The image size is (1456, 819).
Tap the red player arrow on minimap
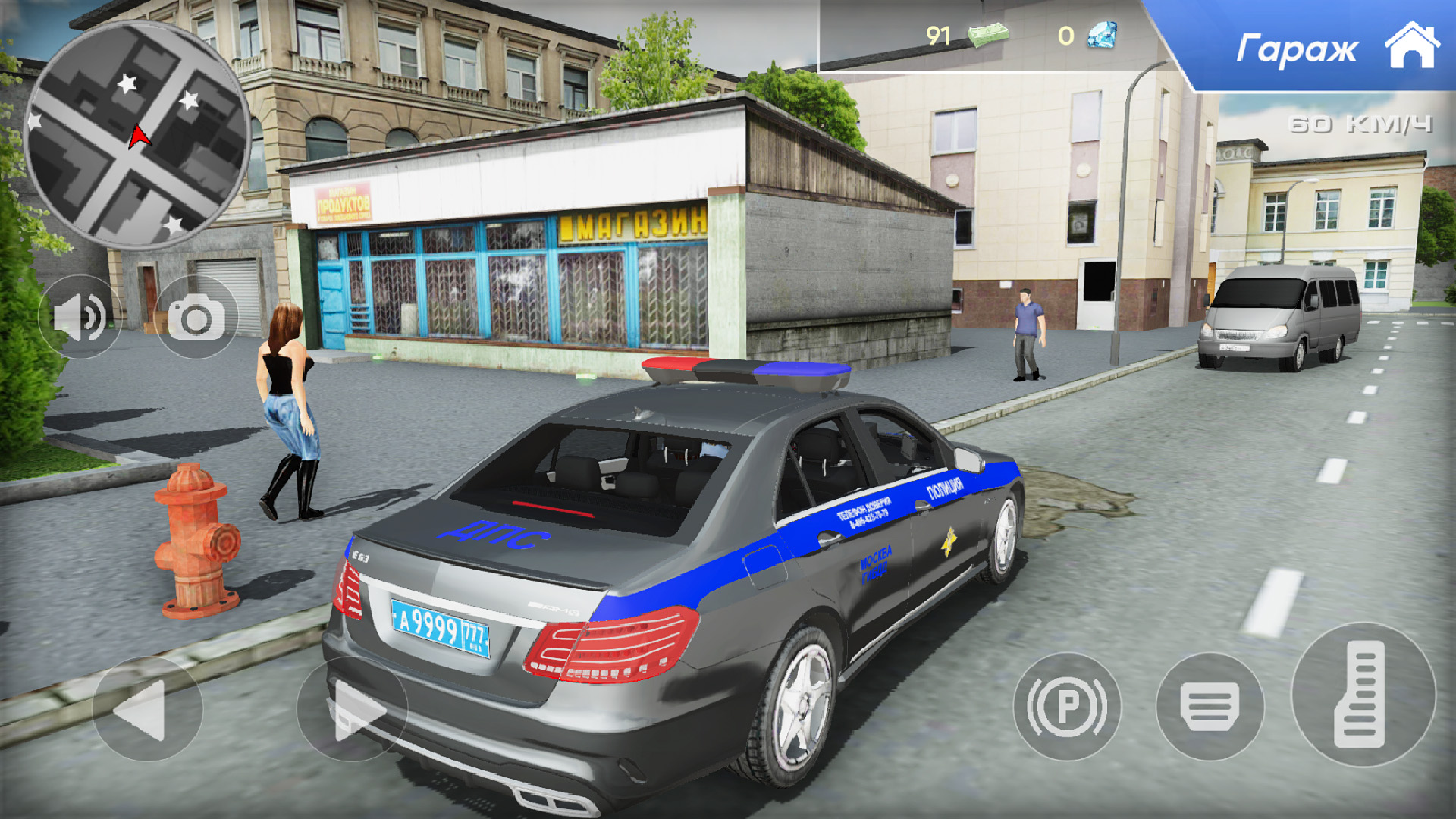pyautogui.click(x=137, y=135)
